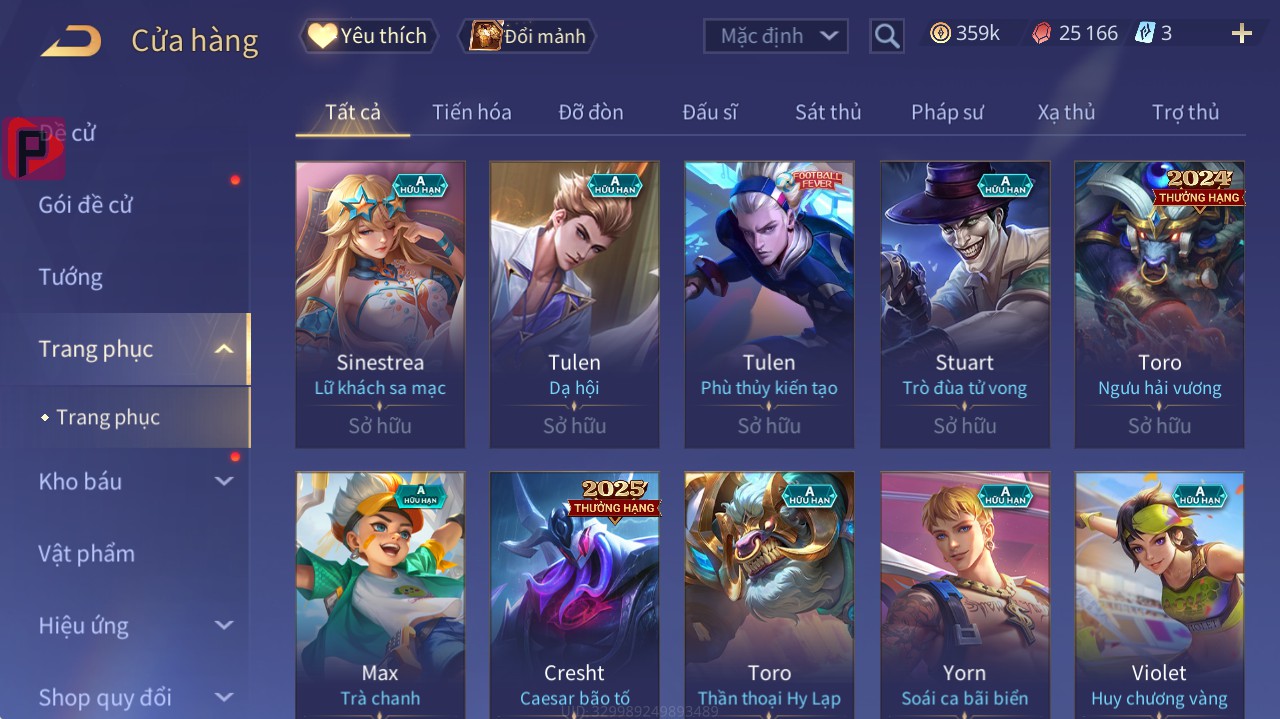This screenshot has height=719, width=1280.
Task: Choose the Pháp sư tab
Action: click(947, 112)
